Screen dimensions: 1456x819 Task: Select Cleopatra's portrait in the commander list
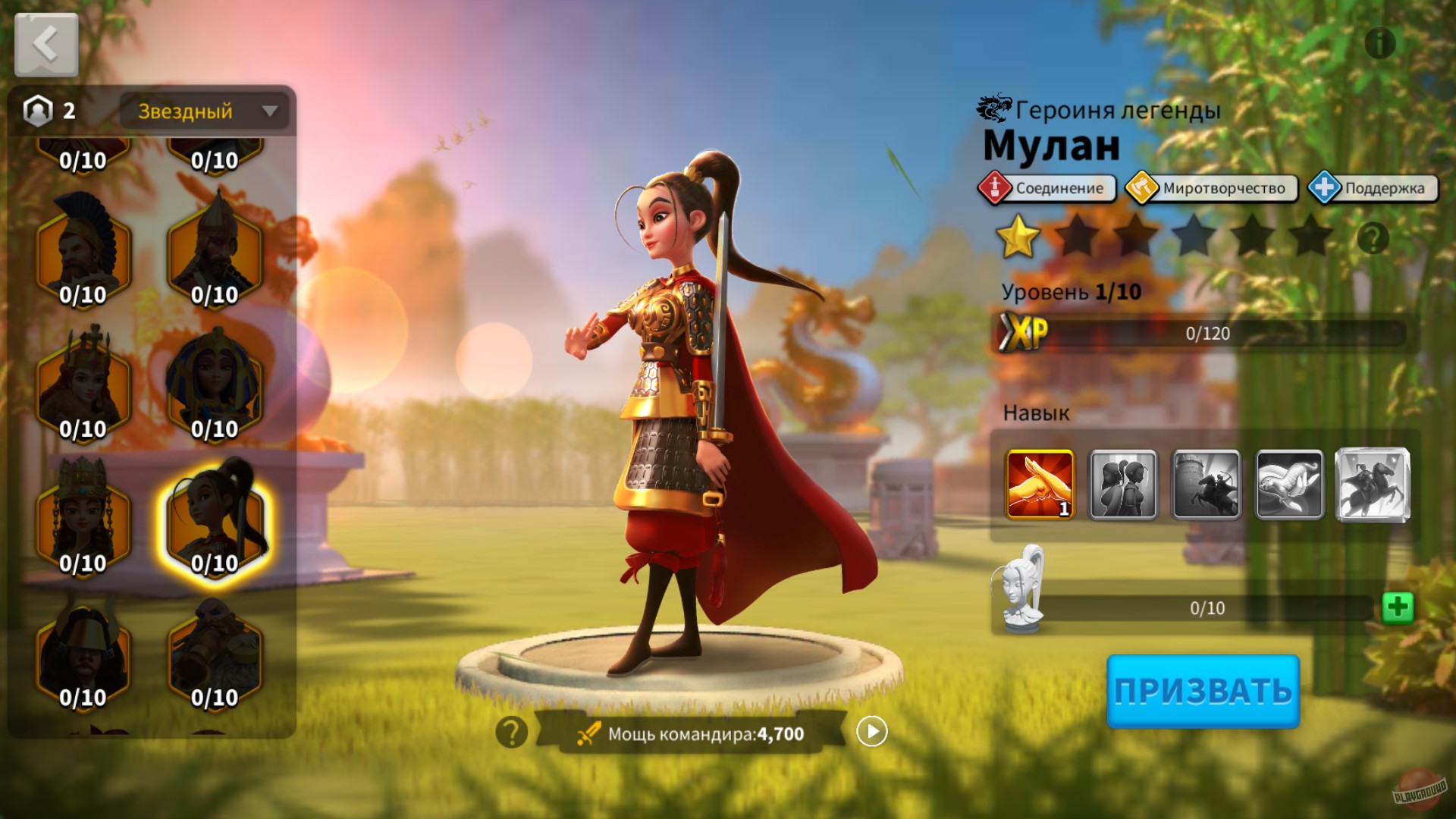click(215, 378)
